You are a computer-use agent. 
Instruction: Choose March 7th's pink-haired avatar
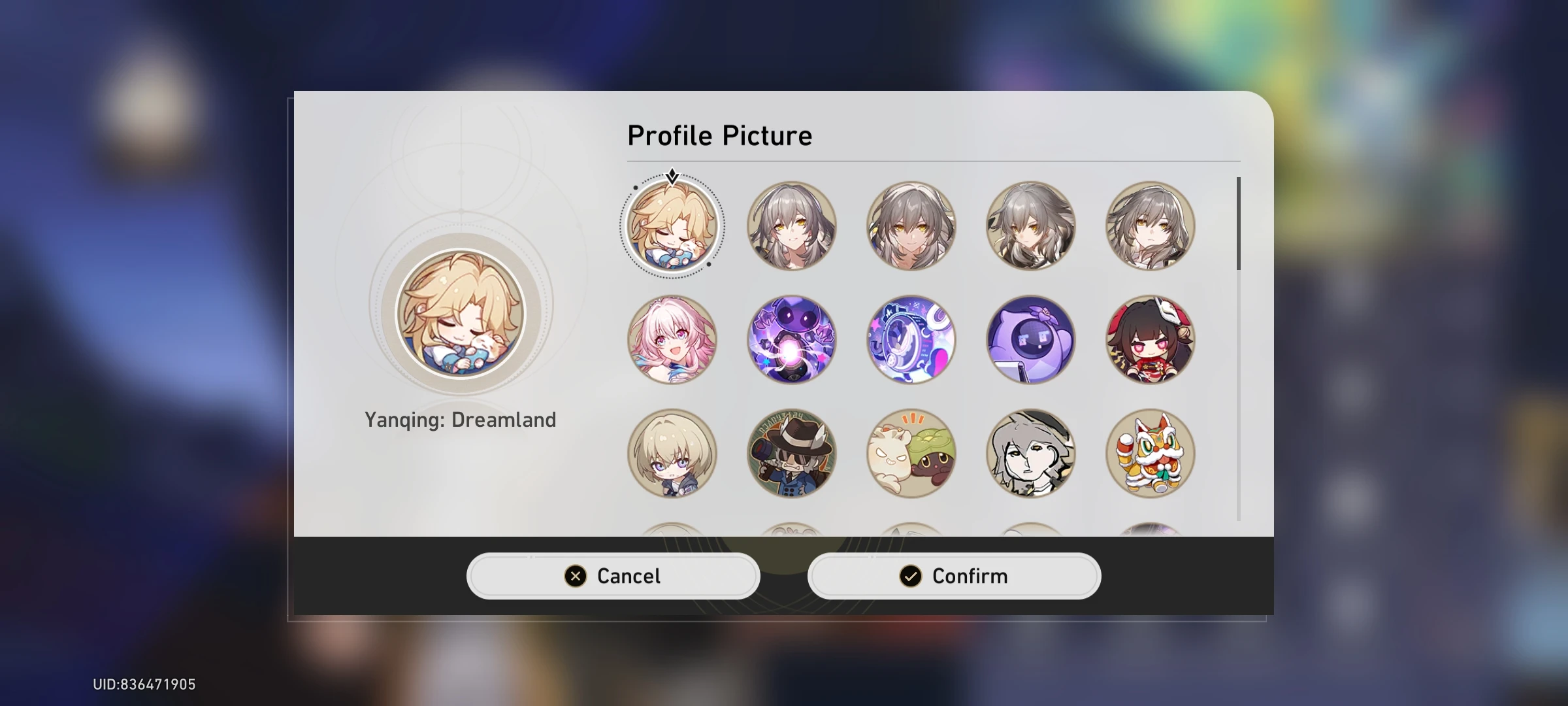(672, 339)
